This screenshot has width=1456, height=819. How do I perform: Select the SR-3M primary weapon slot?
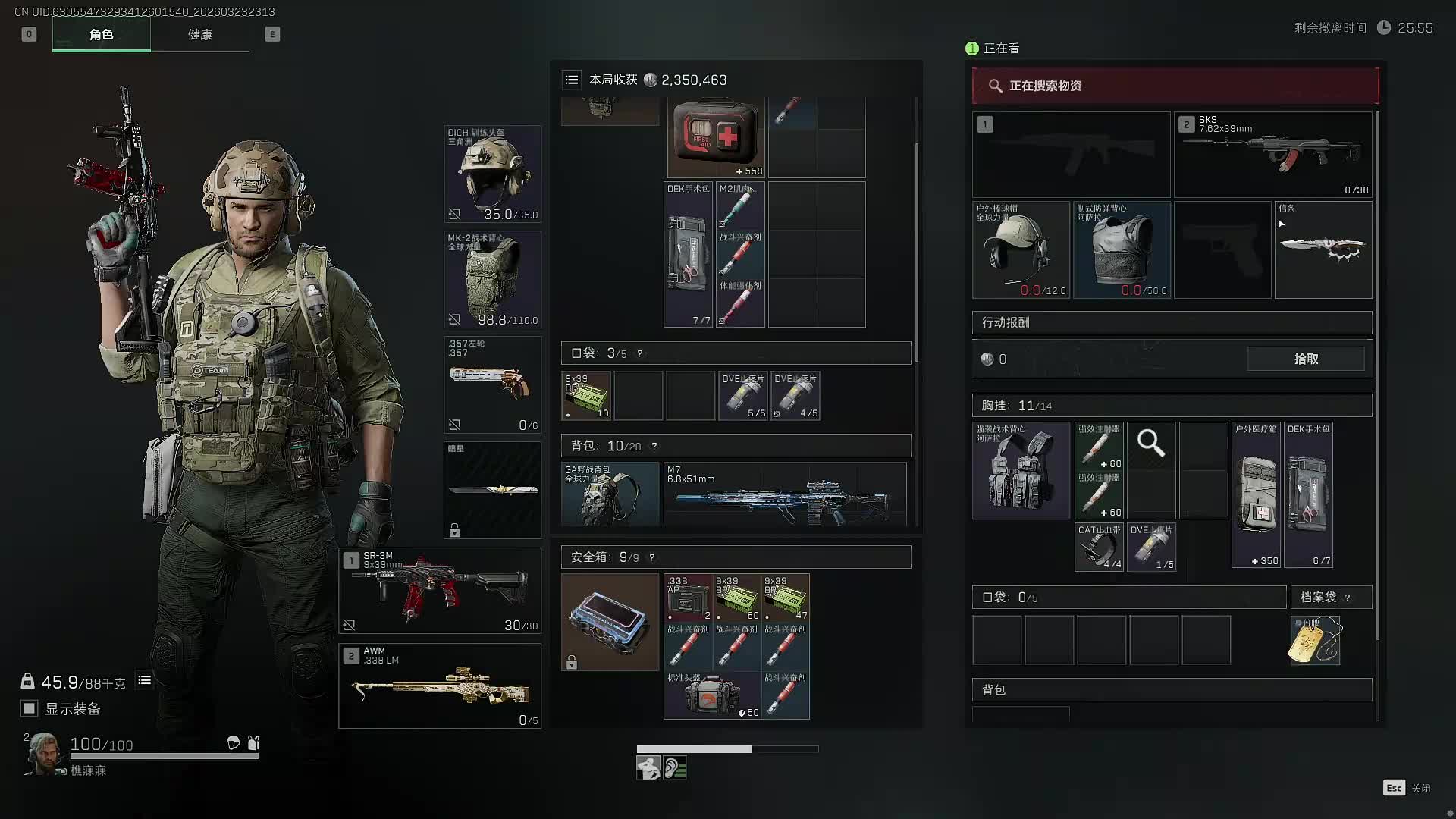[440, 591]
